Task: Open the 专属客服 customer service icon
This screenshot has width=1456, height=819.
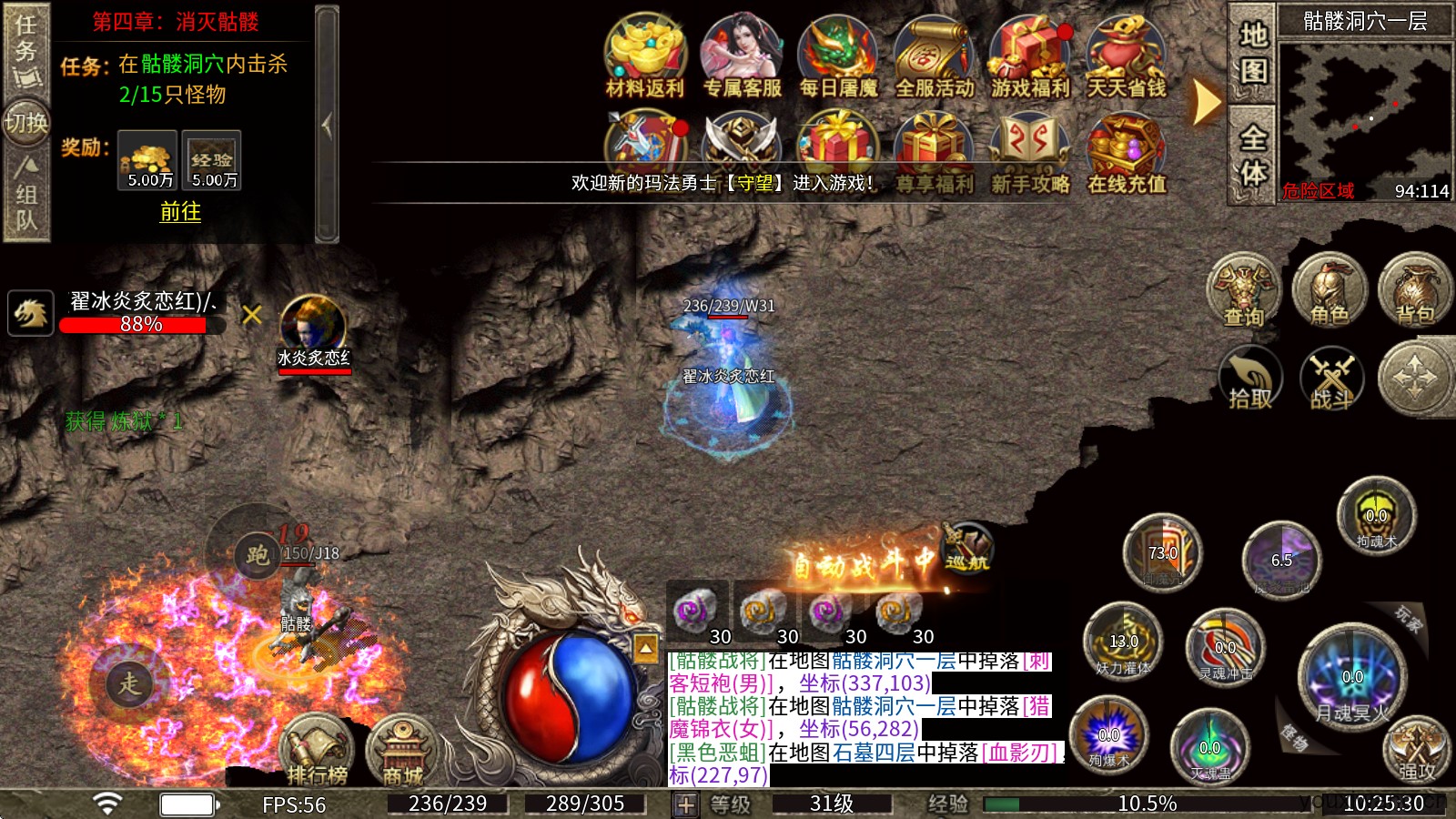Action: pyautogui.click(x=742, y=55)
